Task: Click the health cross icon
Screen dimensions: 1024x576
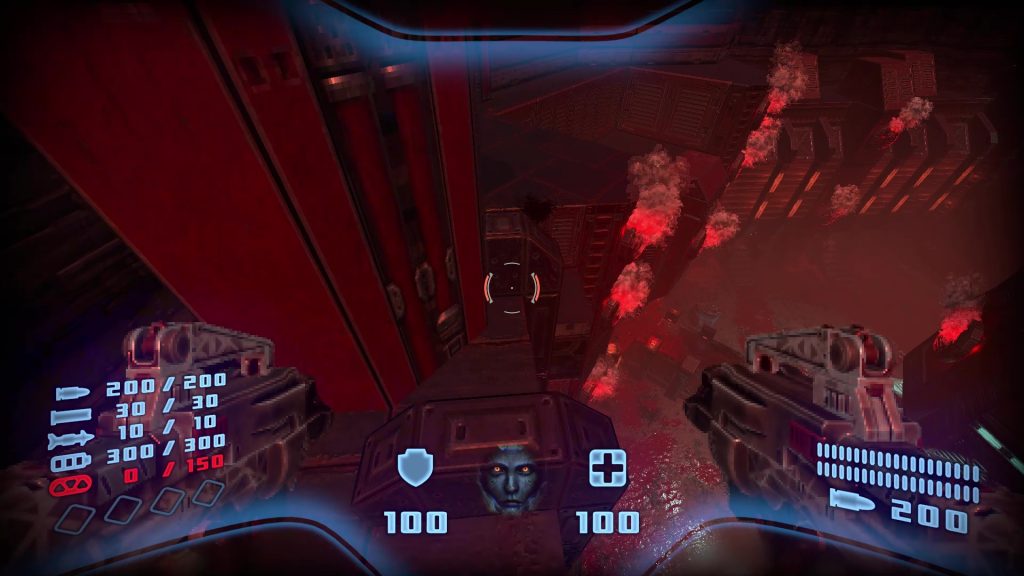Action: click(x=607, y=467)
